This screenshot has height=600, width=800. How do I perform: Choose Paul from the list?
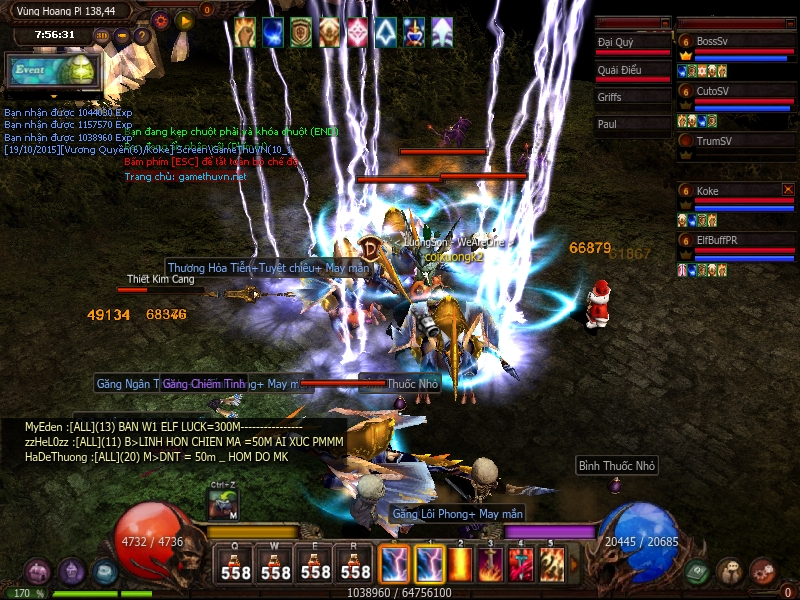632,125
